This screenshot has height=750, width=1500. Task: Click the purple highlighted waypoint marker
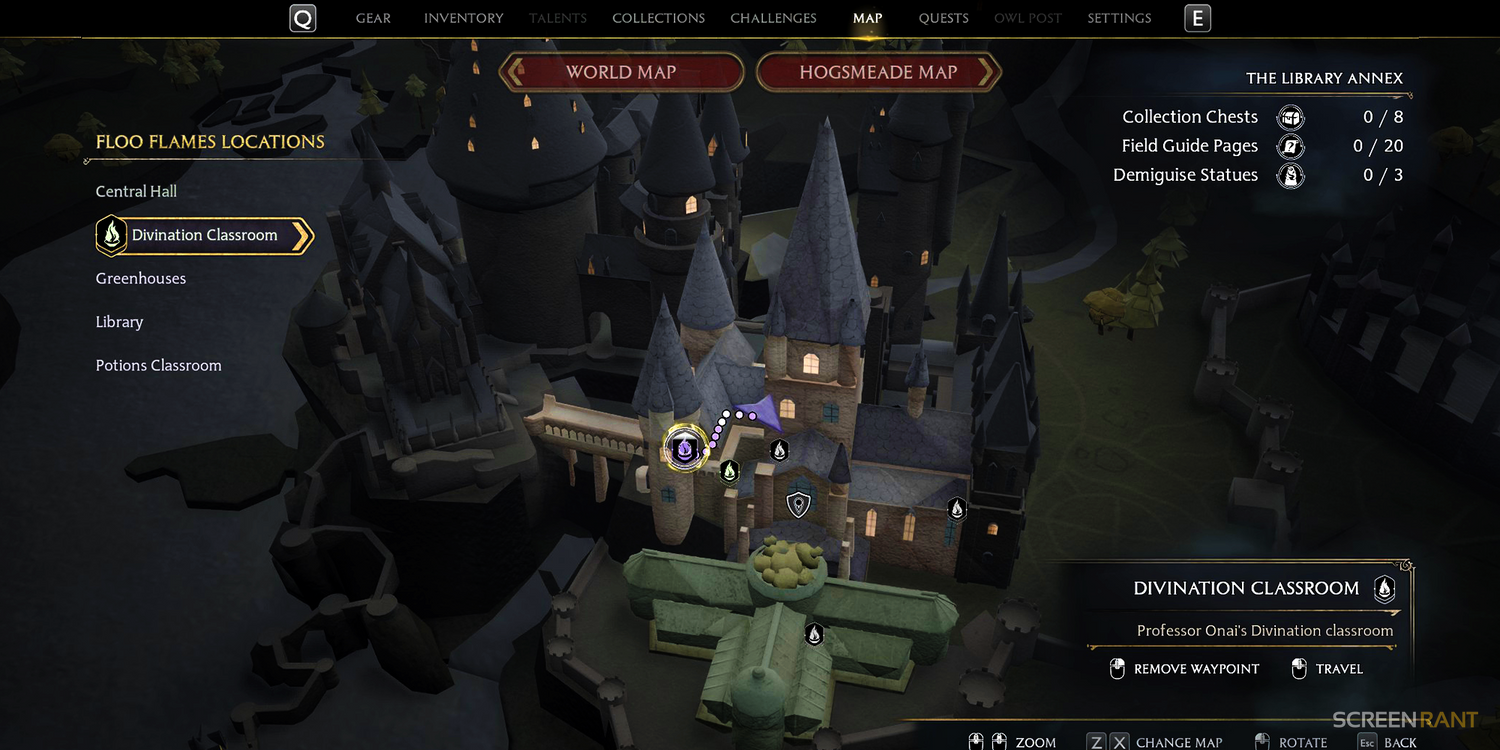point(685,447)
